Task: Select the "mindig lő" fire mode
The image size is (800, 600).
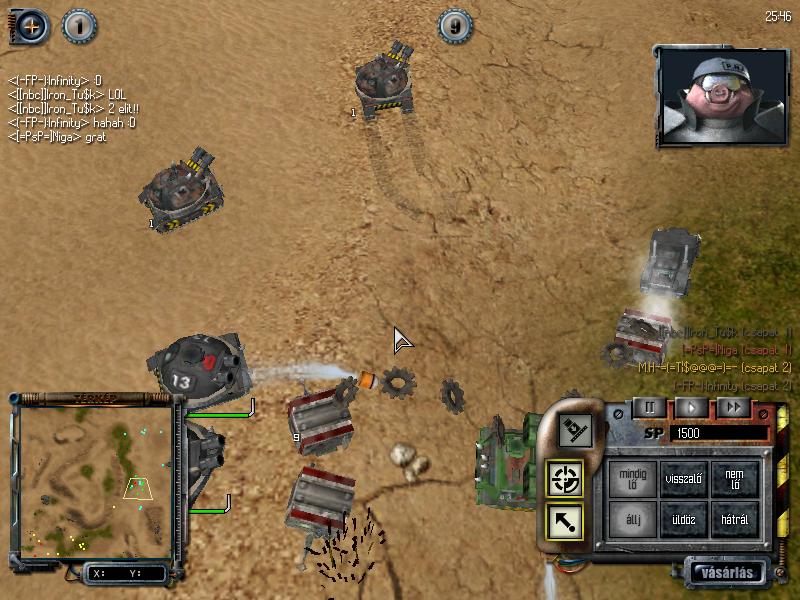Action: coord(632,479)
